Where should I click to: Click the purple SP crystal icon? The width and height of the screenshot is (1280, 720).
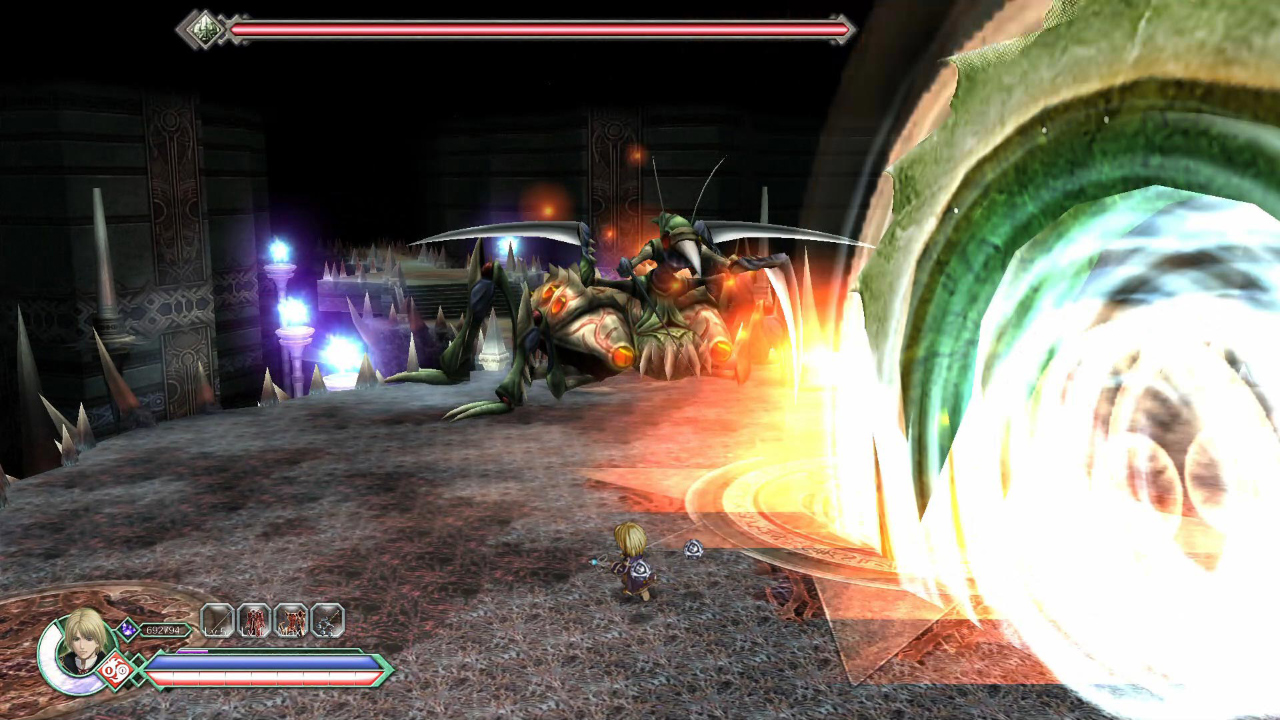tap(128, 629)
